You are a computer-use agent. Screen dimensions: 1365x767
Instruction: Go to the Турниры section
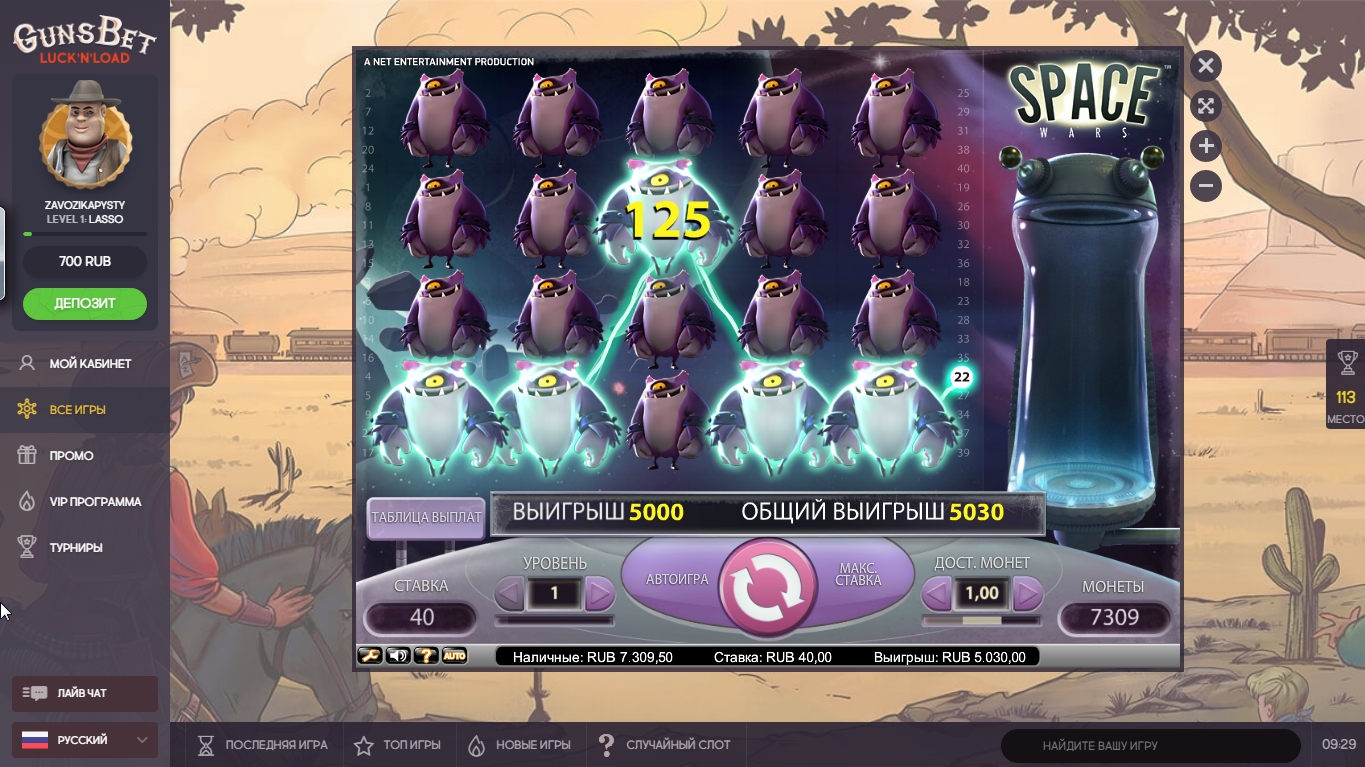(x=76, y=547)
